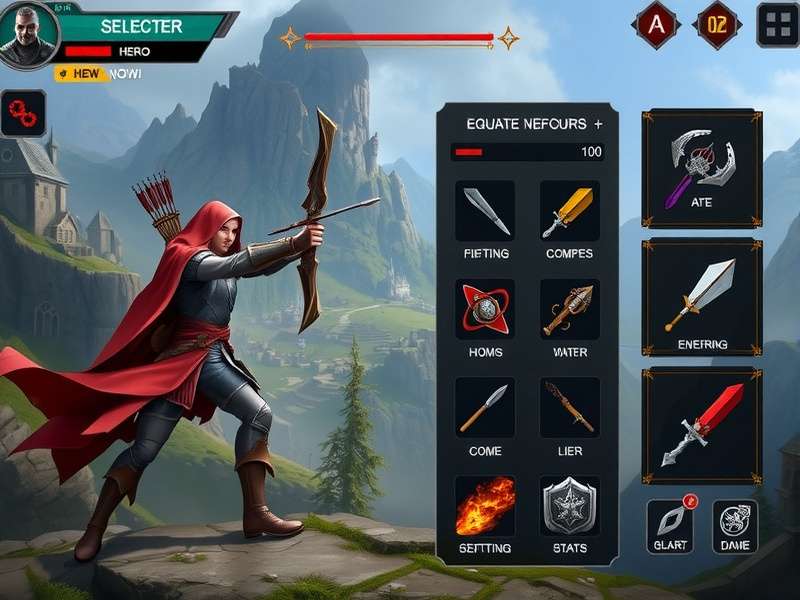Click the yellow Hew Now! badge
Image resolution: width=800 pixels, height=600 pixels.
click(x=98, y=74)
